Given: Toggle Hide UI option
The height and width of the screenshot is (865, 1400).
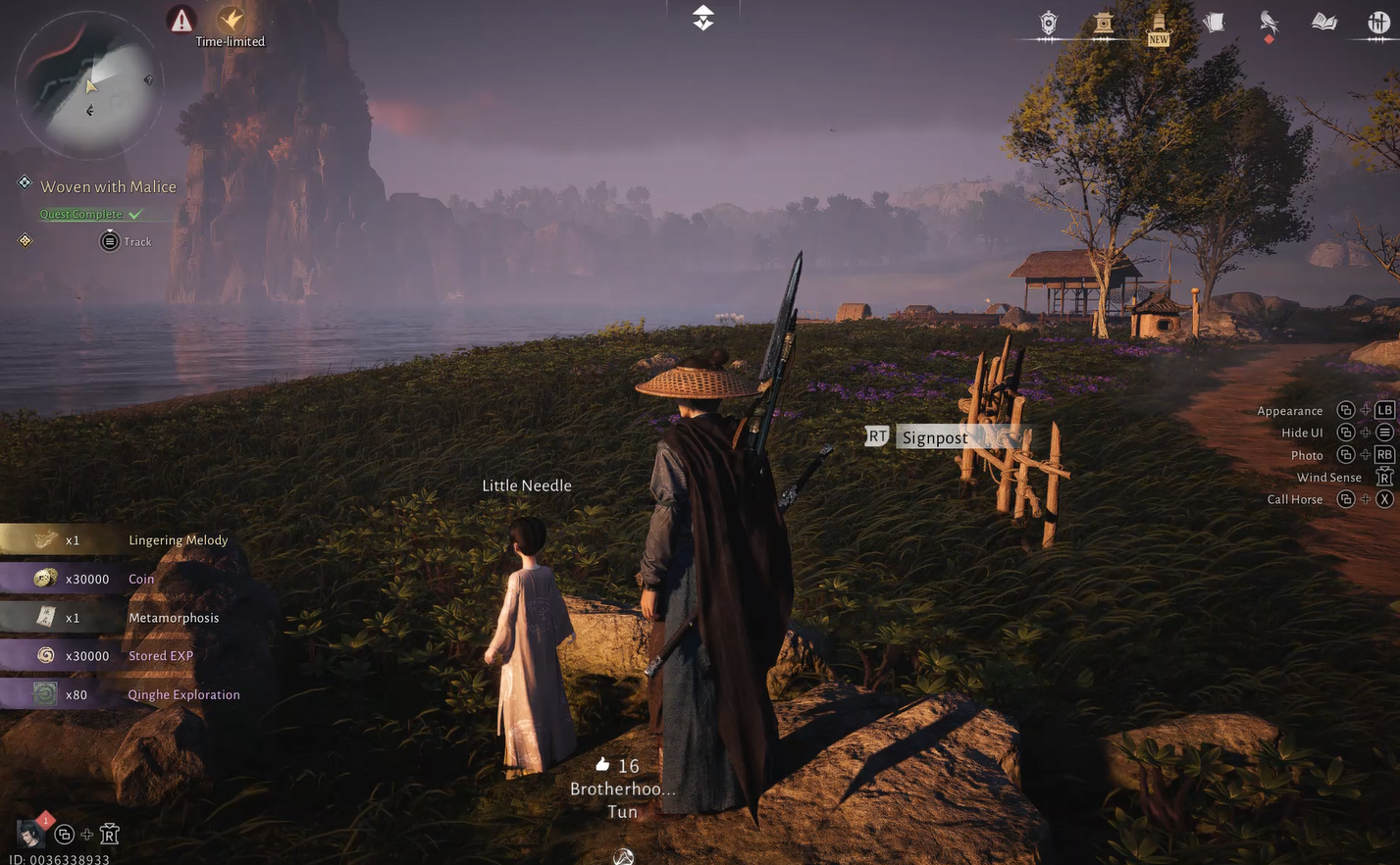Looking at the screenshot, I should pos(1302,432).
